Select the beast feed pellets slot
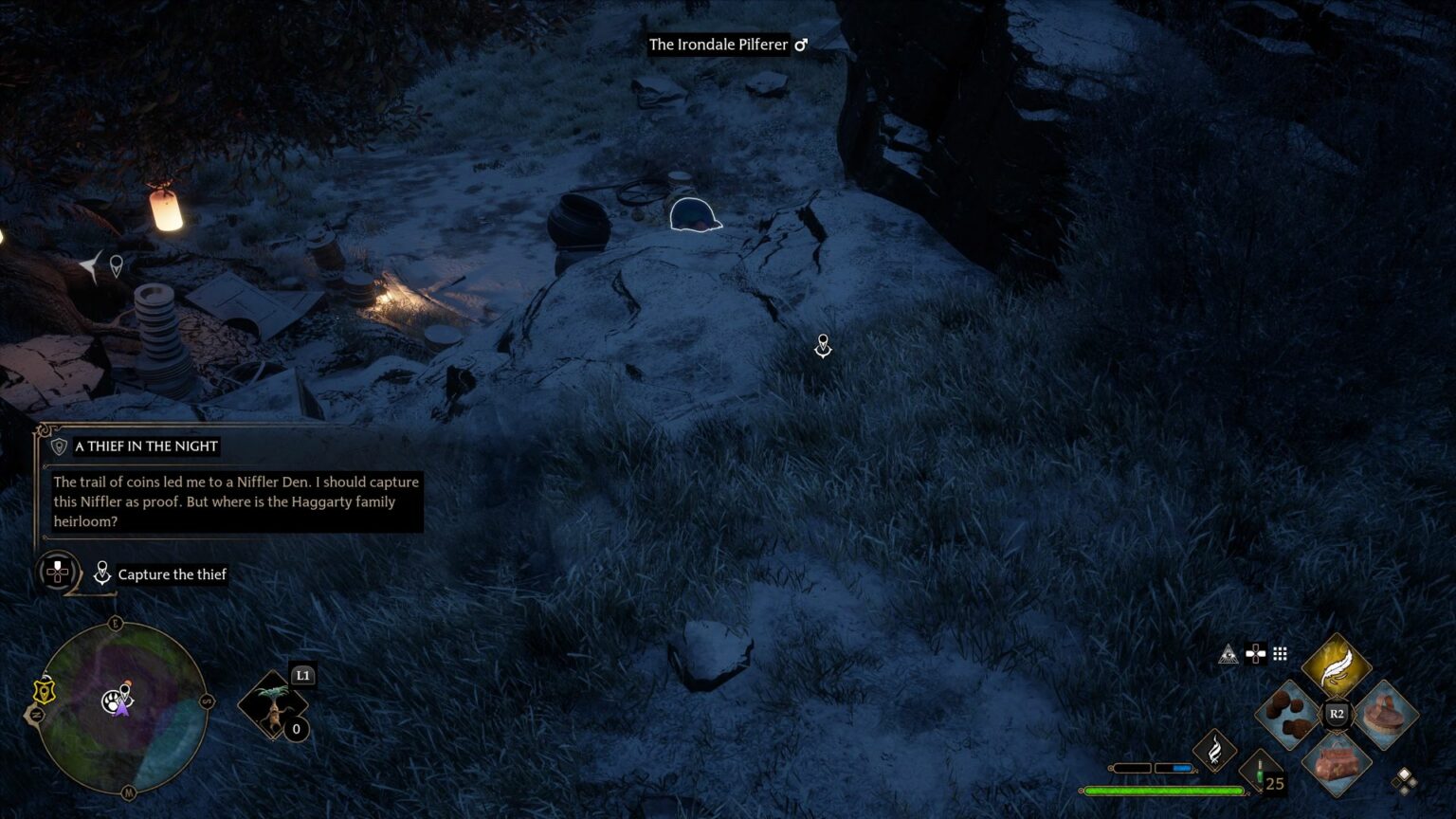 (1289, 715)
